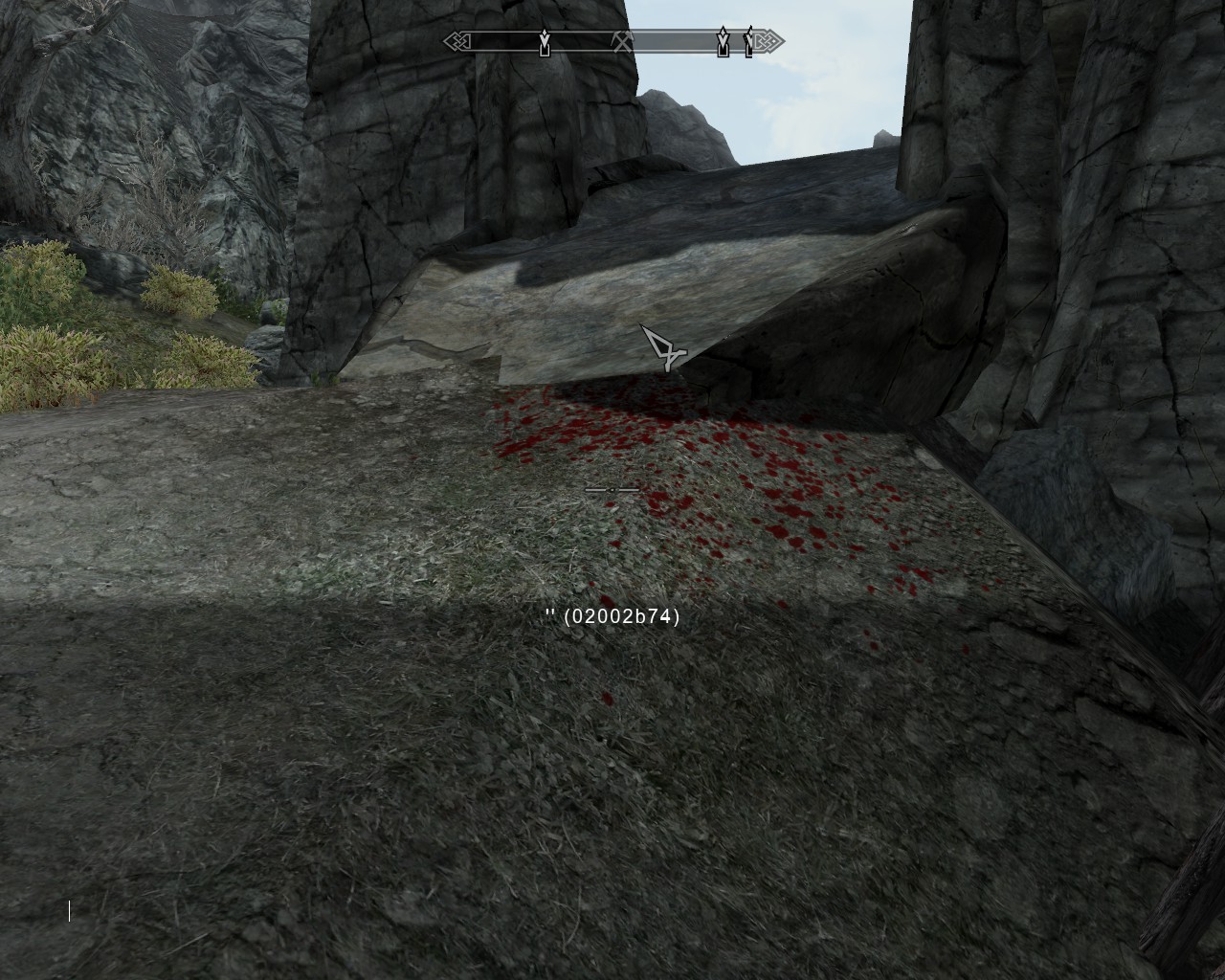Select the crossed-pickaxes mine marker on the compass
This screenshot has height=980, width=1225.
coord(622,40)
